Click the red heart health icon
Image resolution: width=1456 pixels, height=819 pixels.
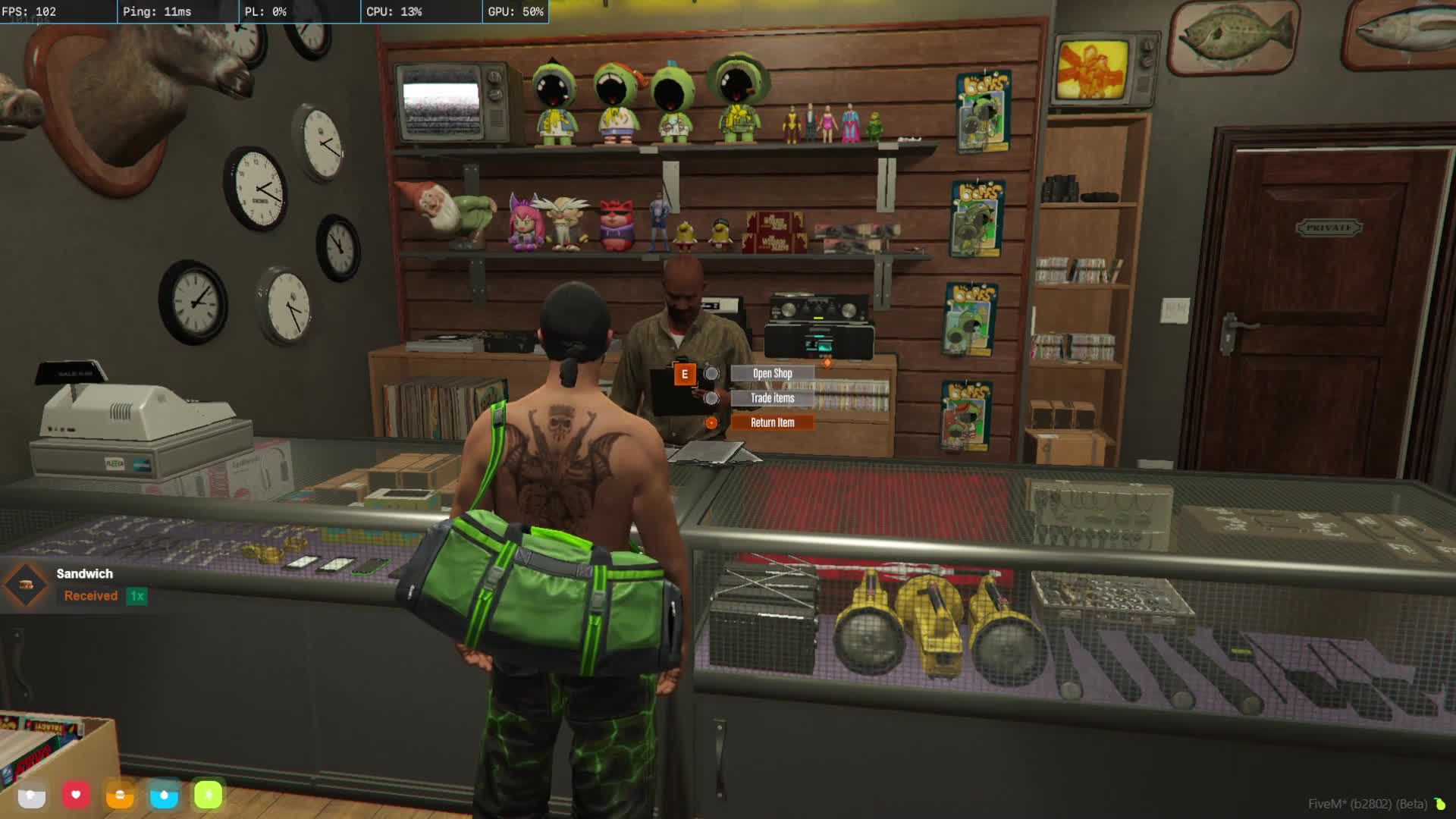coord(76,795)
